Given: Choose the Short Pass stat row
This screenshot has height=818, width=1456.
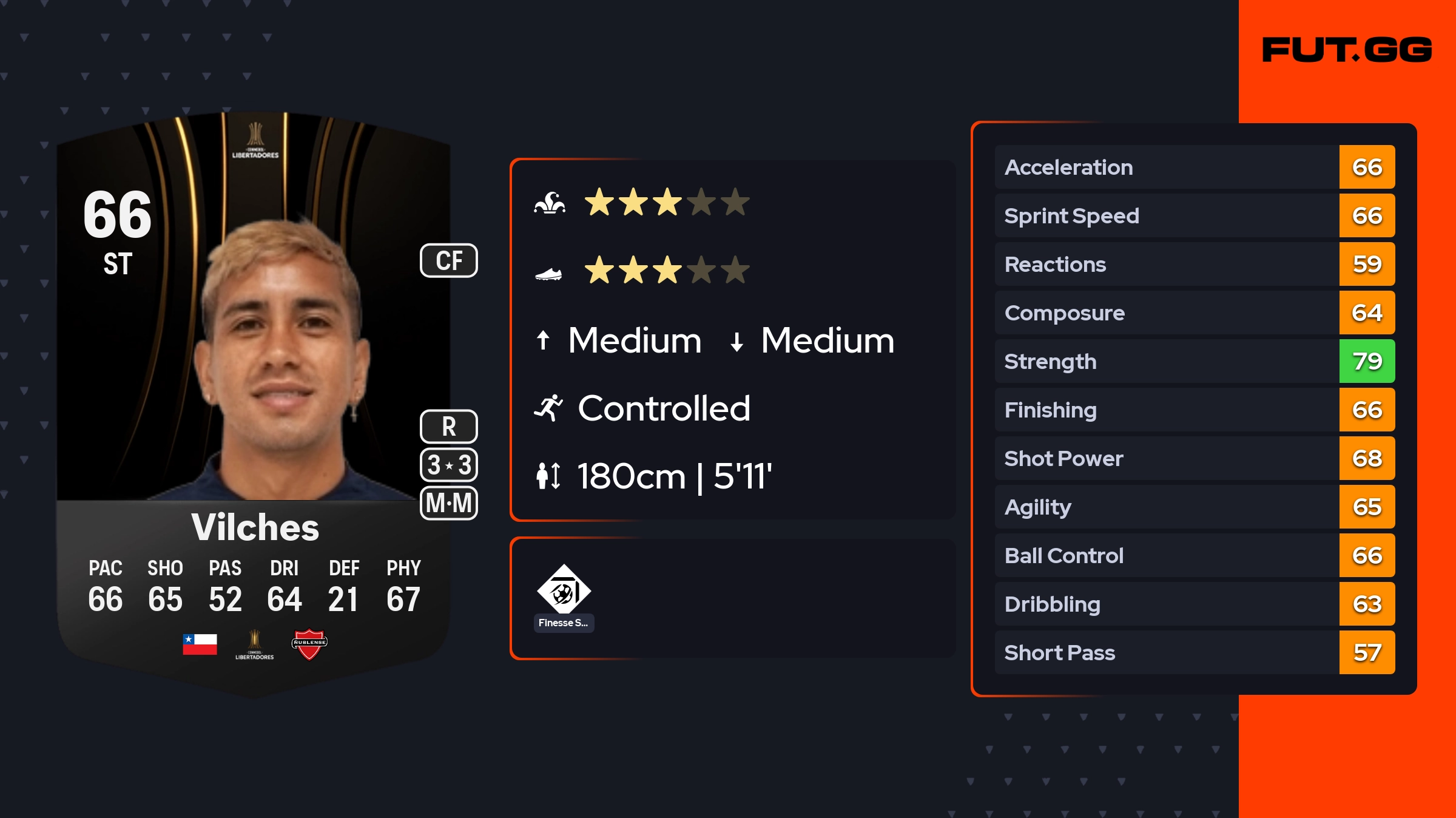Looking at the screenshot, I should pos(1194,652).
